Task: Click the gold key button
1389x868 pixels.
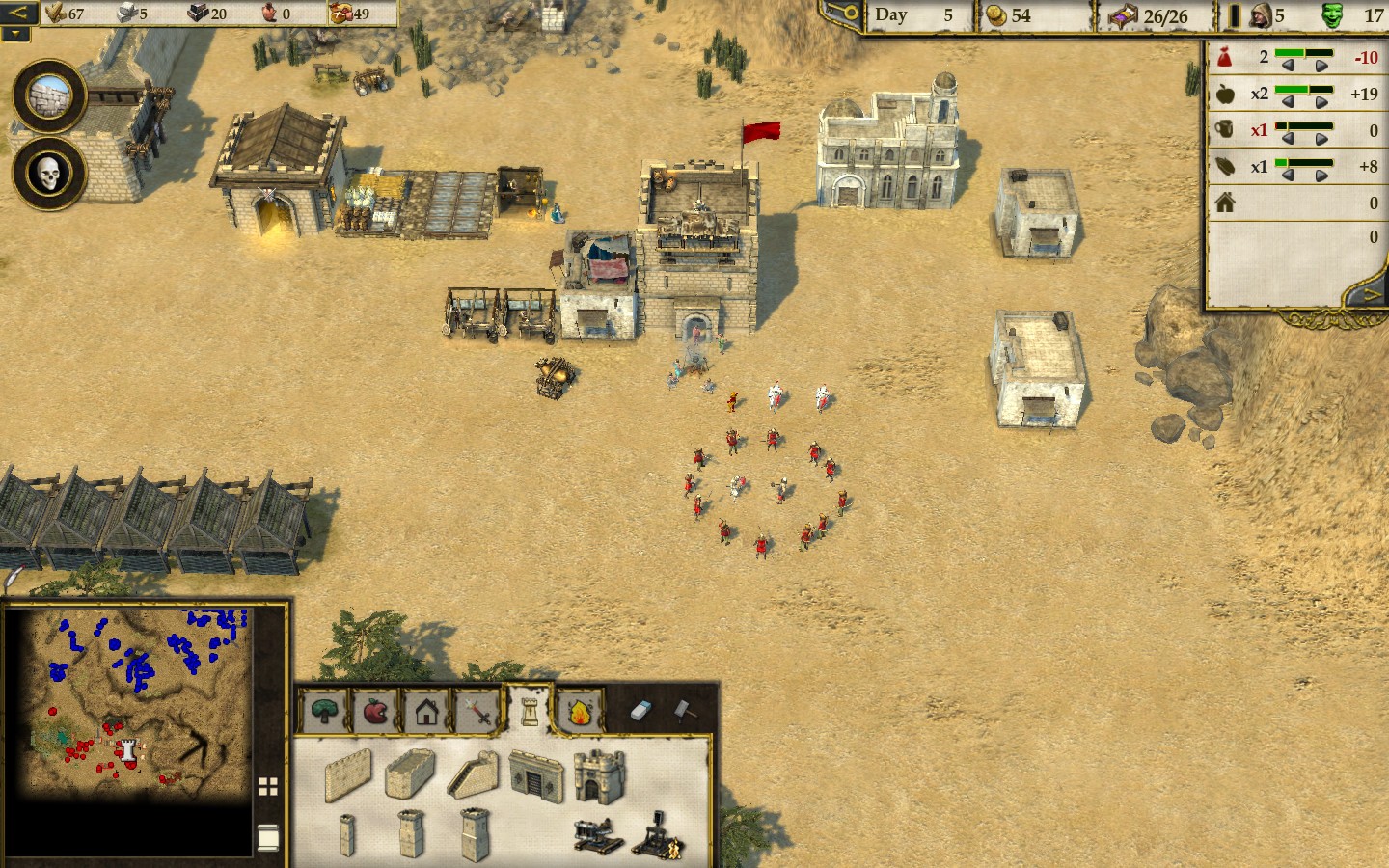Action: (842, 14)
